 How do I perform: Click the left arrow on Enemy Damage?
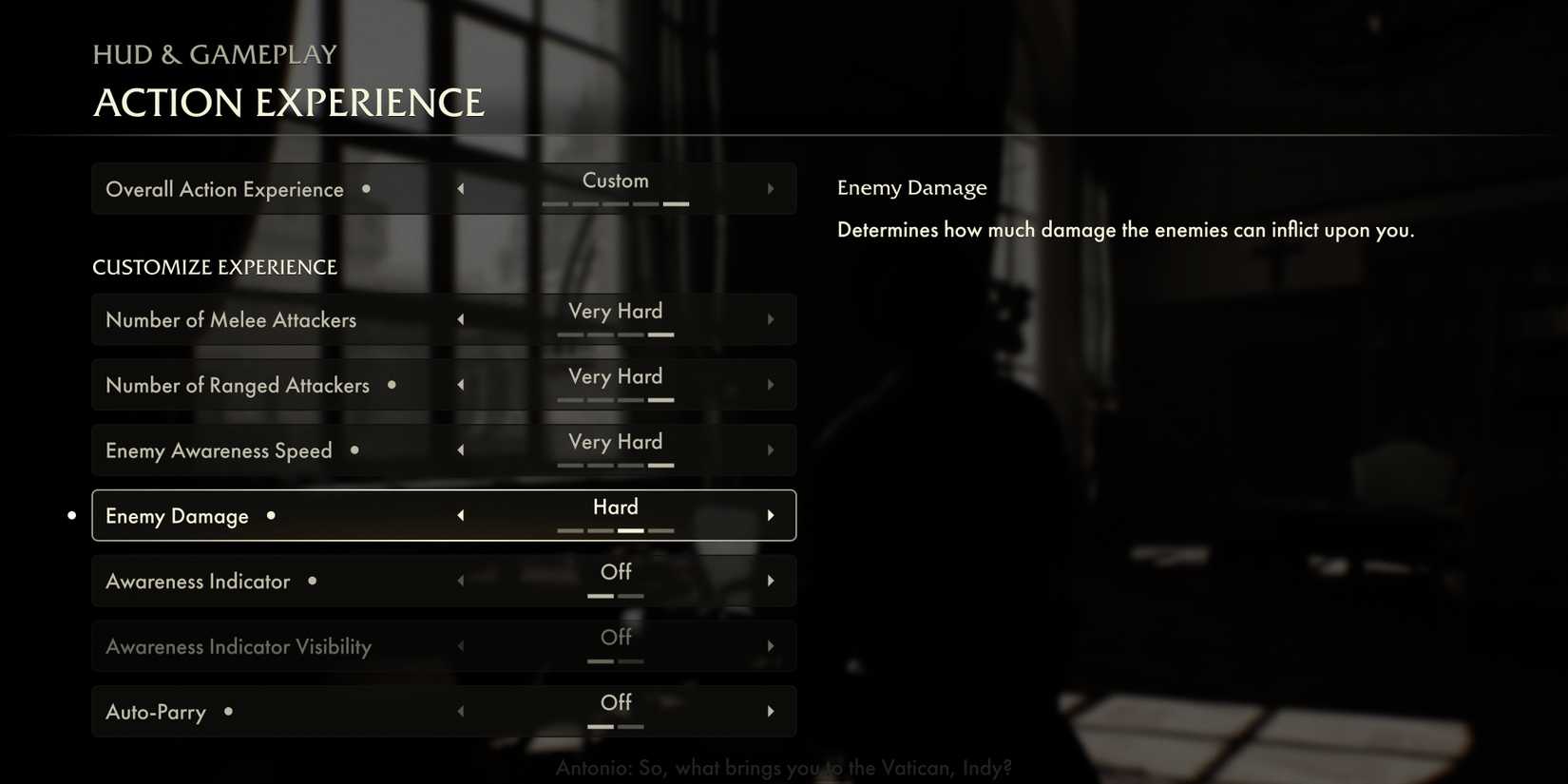pos(460,514)
